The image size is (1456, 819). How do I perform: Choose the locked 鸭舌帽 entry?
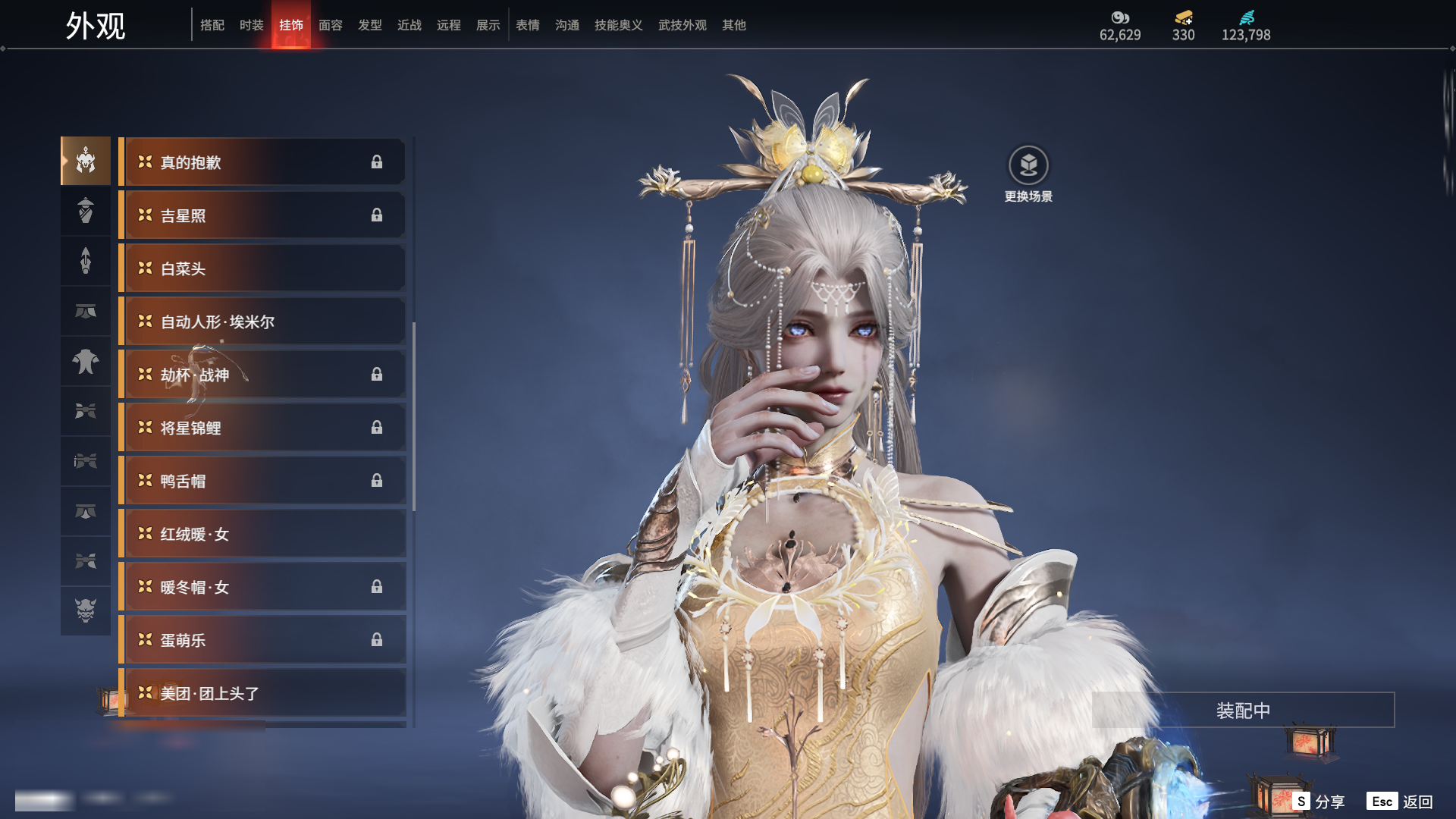(262, 481)
